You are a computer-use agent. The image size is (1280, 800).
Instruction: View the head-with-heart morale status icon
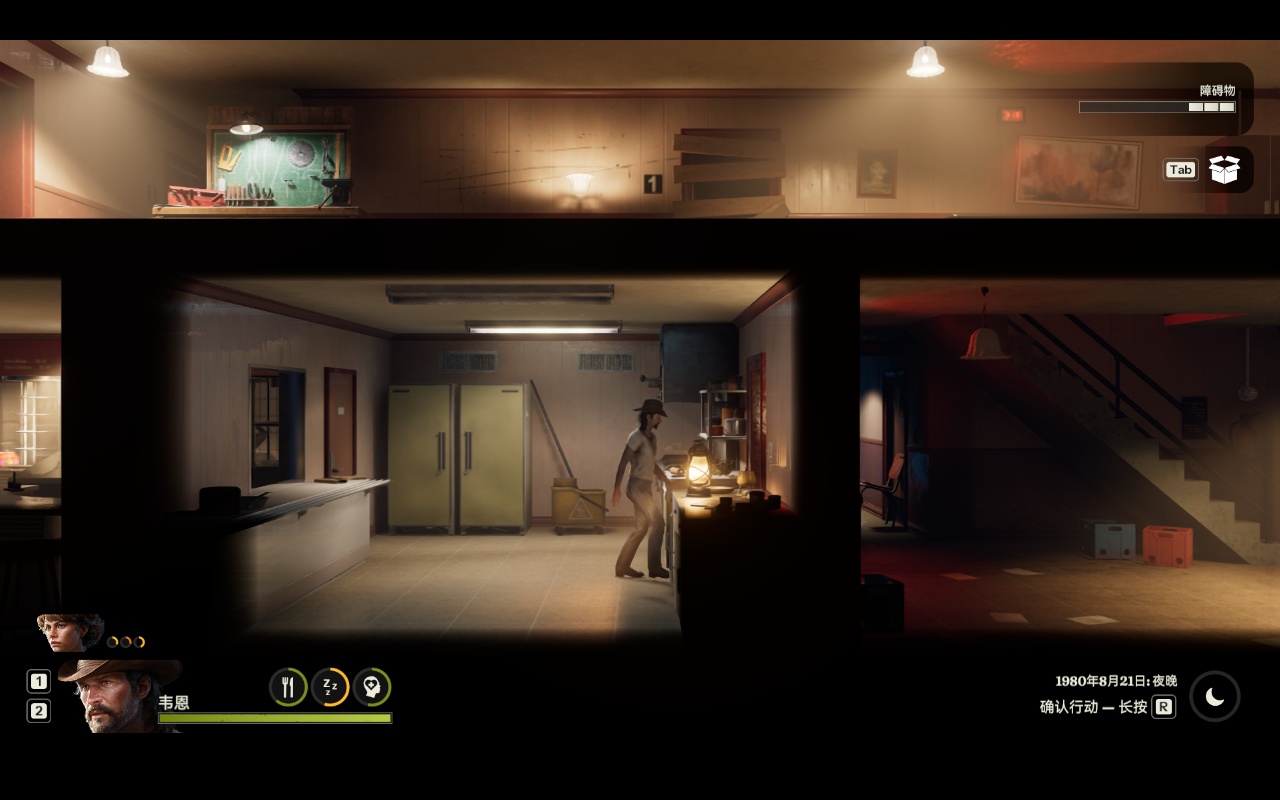click(x=372, y=687)
